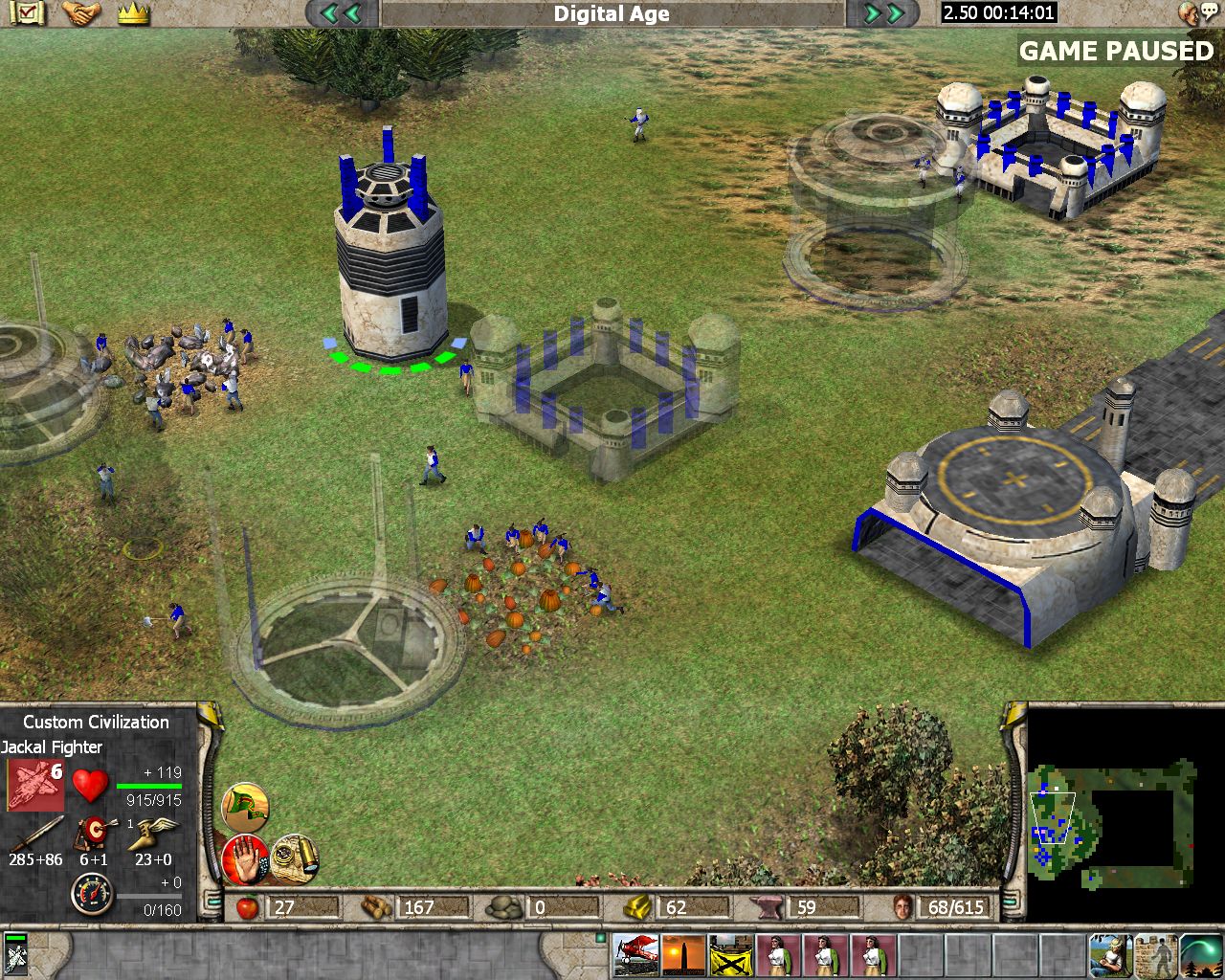This screenshot has height=980, width=1225.
Task: Click the green flag command button
Action: (246, 808)
